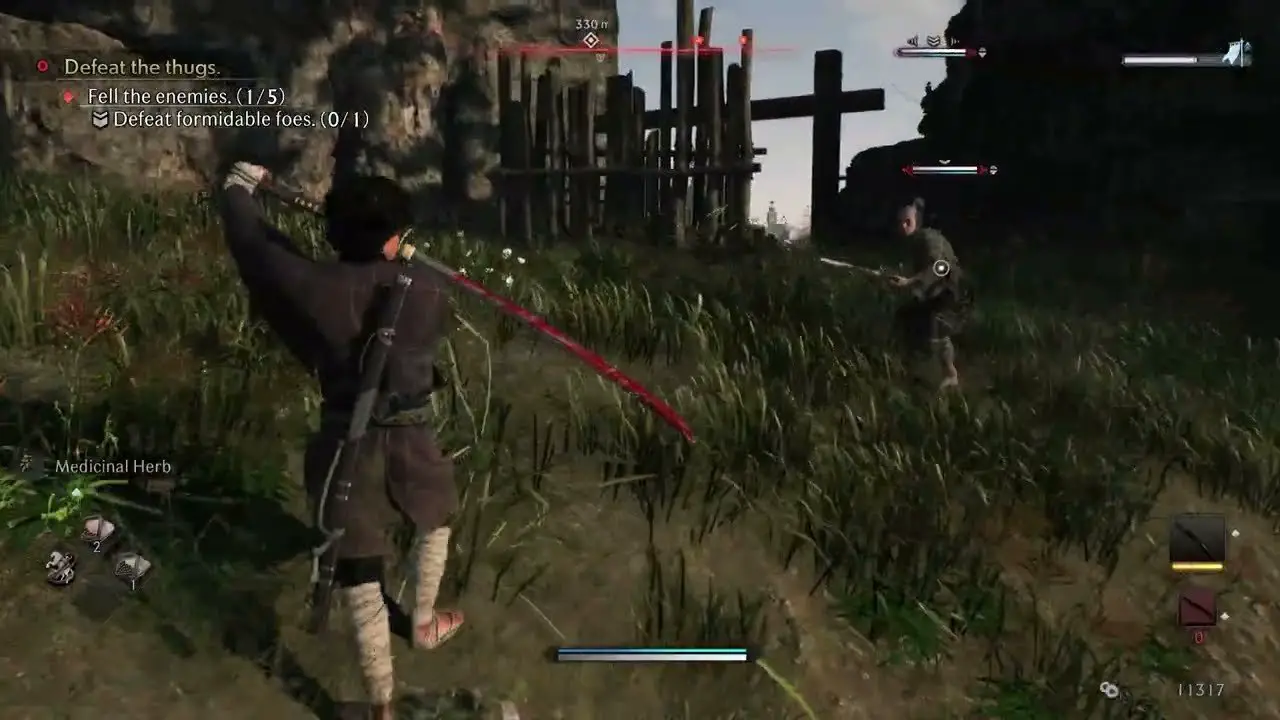Click the leaf pickup icon beside Medicinal Herb text
The image size is (1280, 720).
[x=27, y=464]
